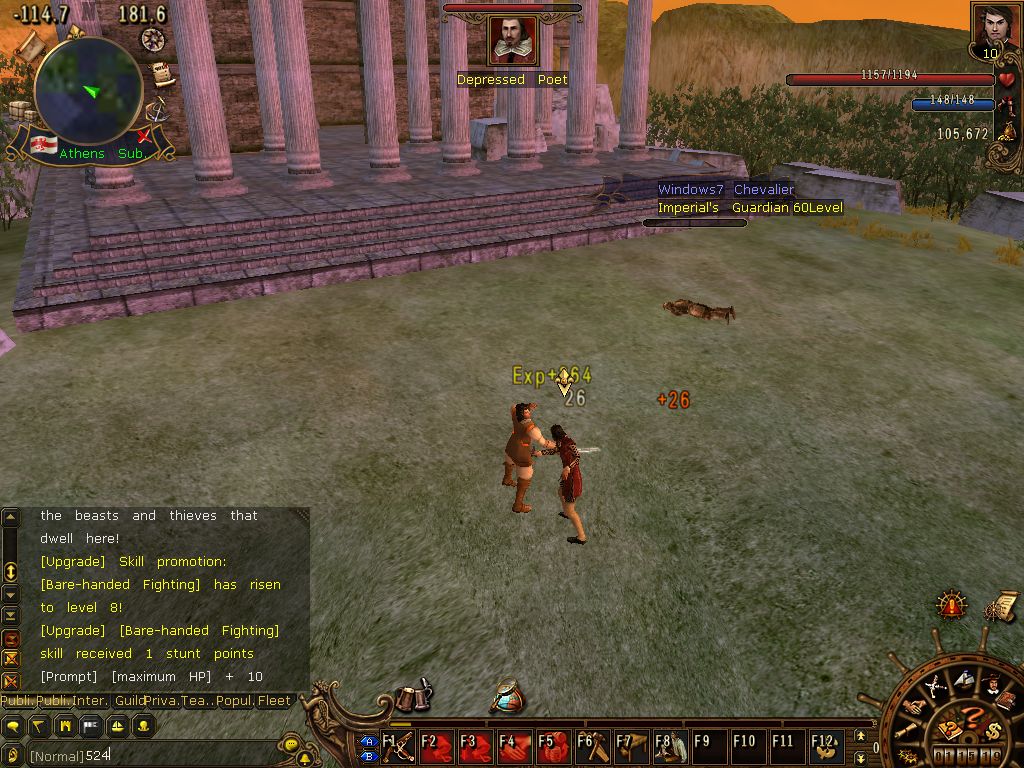Open the gold dollar sign shop icon

pos(992,729)
